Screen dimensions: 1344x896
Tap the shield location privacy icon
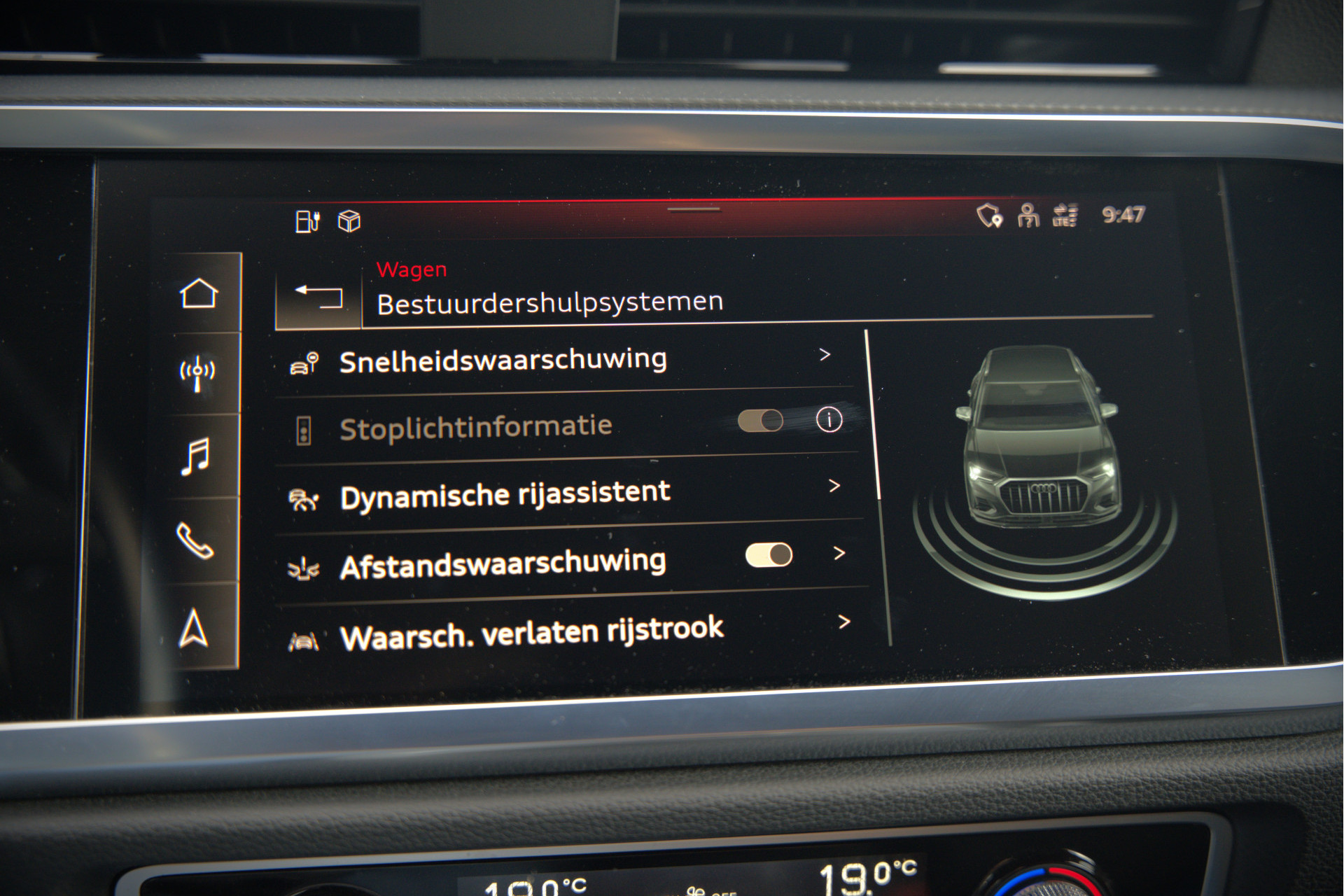(989, 216)
